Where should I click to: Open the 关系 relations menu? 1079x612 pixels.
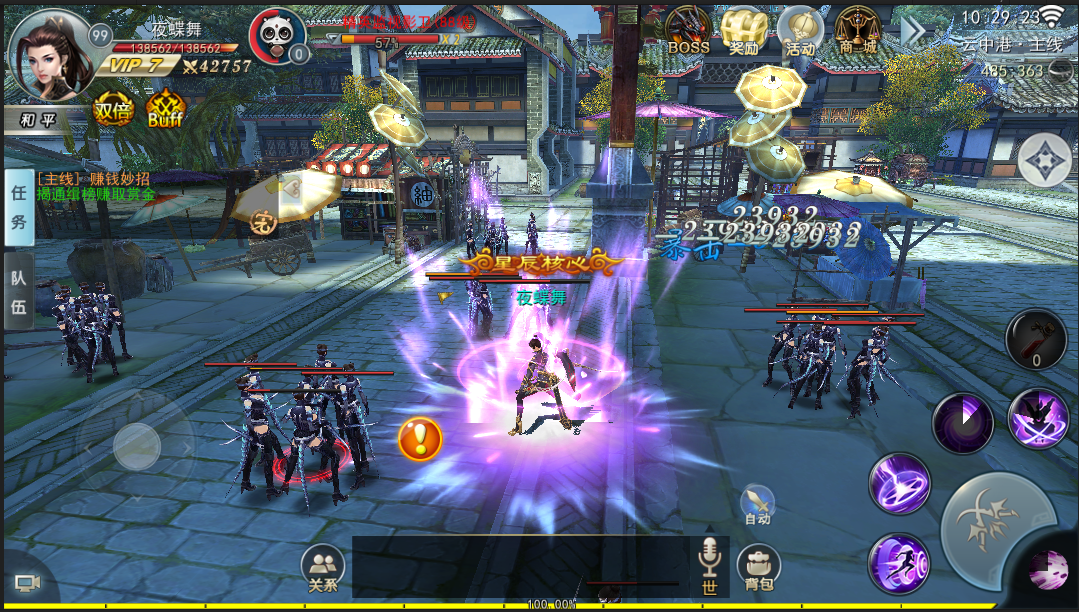[x=322, y=568]
